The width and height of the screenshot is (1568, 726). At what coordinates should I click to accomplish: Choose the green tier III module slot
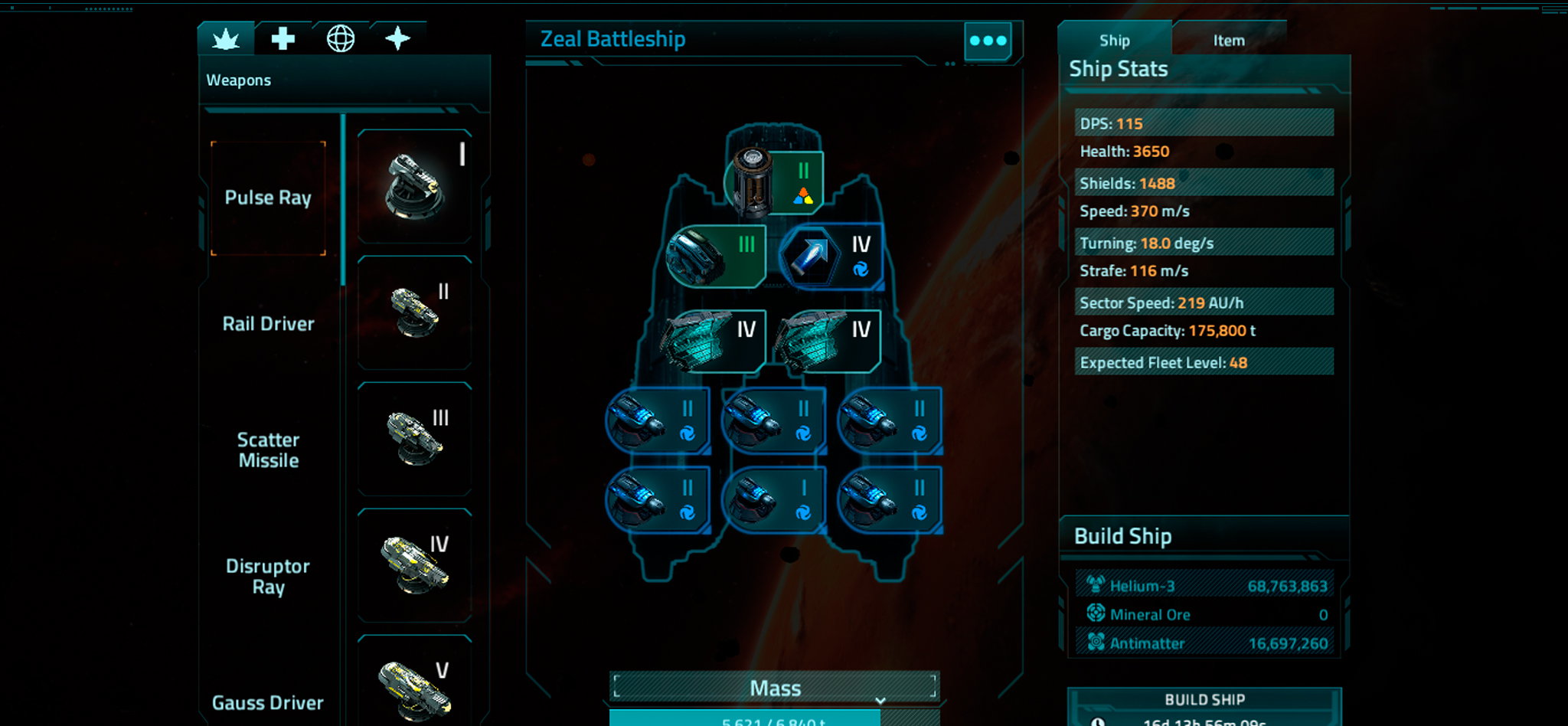(x=717, y=257)
